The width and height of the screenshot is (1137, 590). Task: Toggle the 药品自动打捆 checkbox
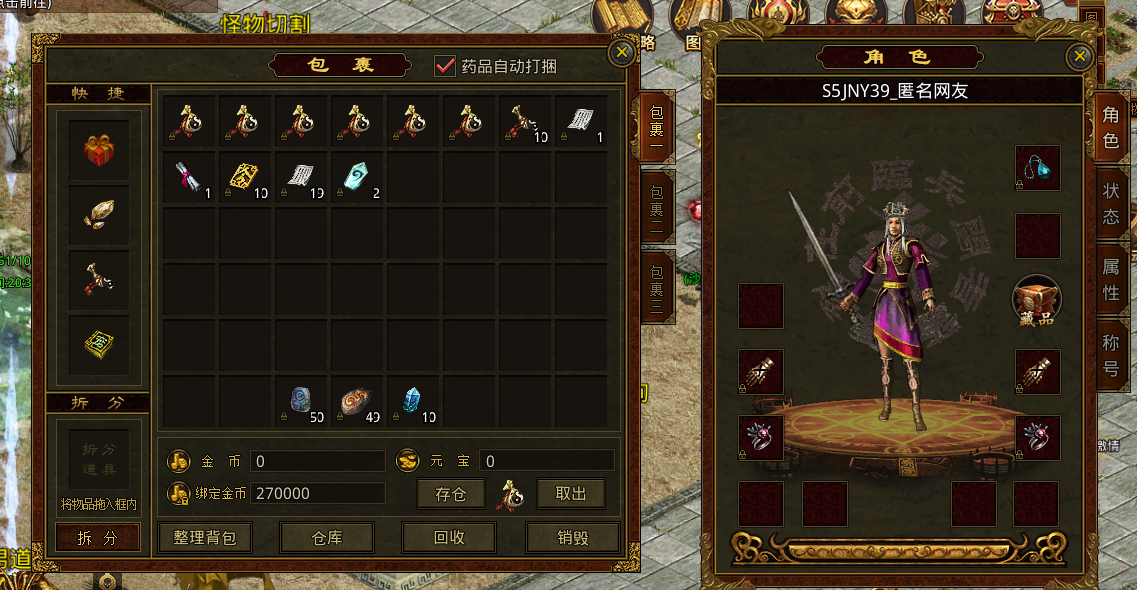pos(445,66)
